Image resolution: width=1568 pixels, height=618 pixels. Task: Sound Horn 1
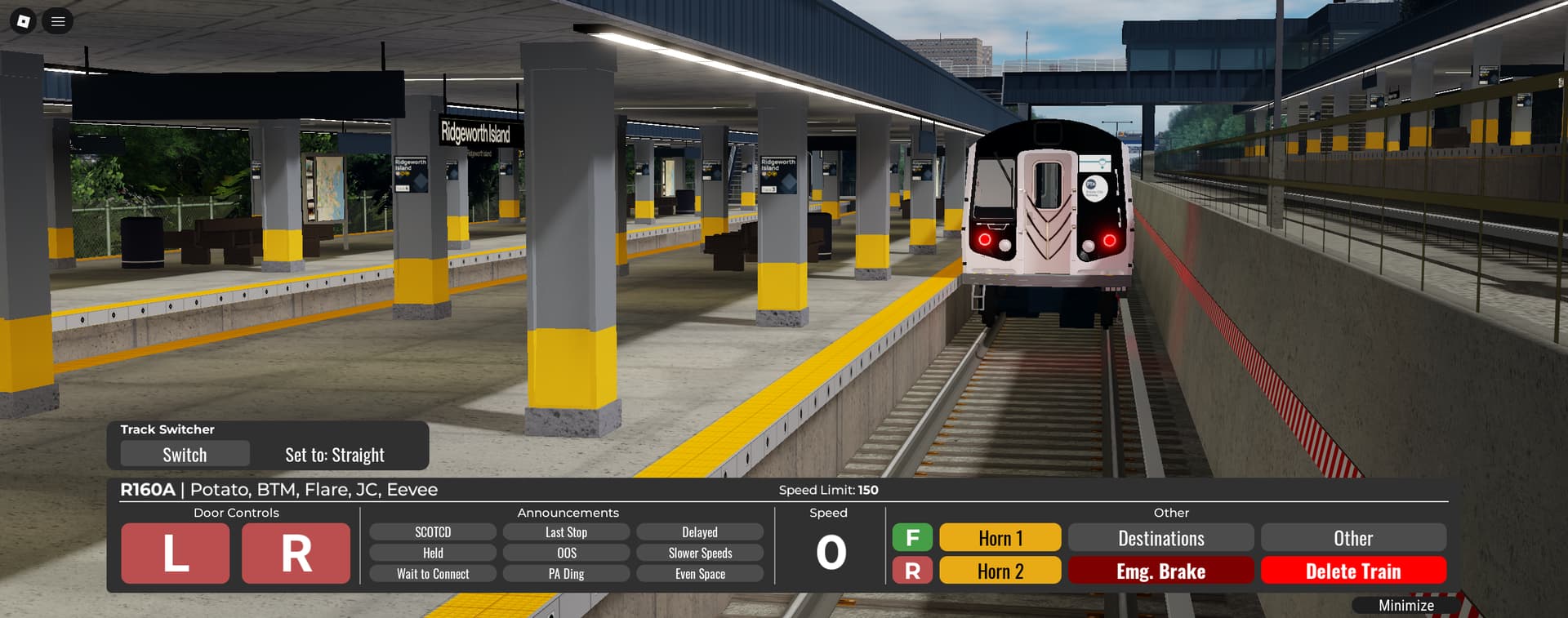(1000, 538)
